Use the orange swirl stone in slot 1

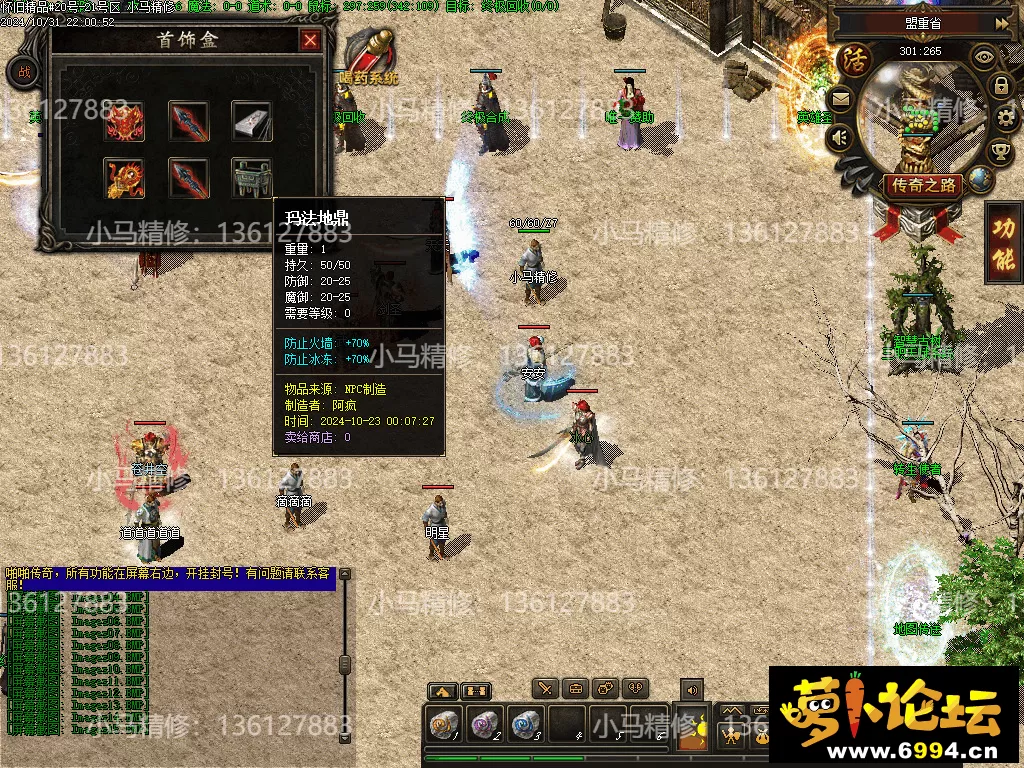pyautogui.click(x=443, y=724)
